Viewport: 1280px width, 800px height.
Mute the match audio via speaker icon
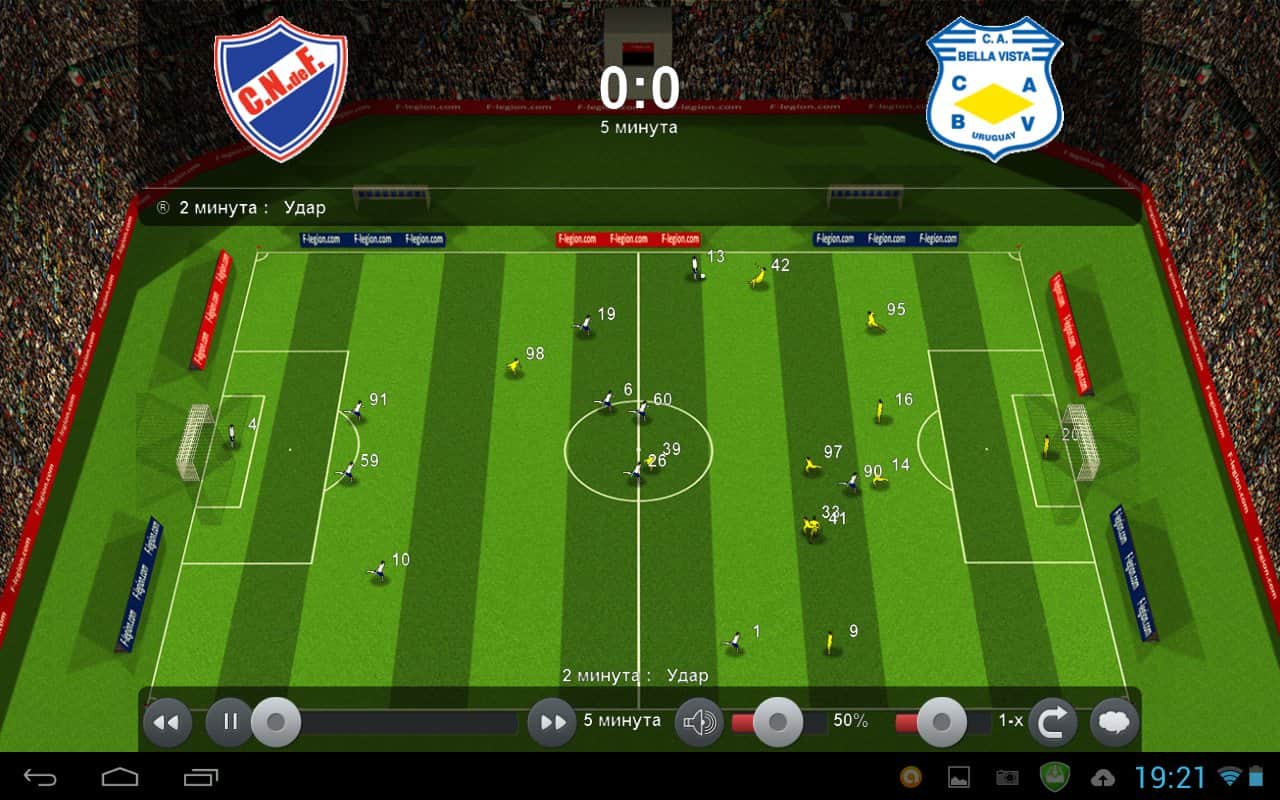(x=700, y=720)
